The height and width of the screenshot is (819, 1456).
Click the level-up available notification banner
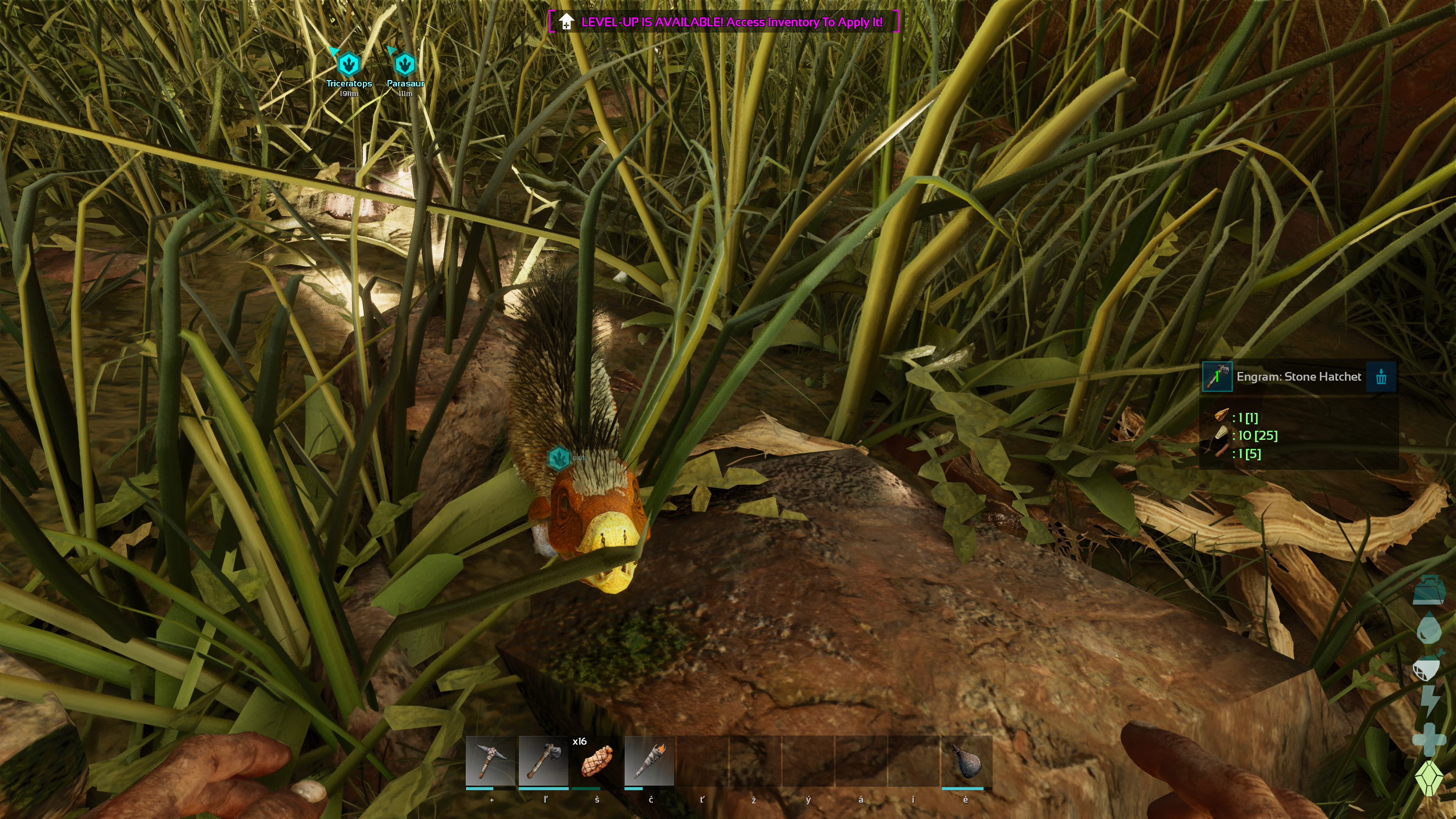(x=724, y=22)
